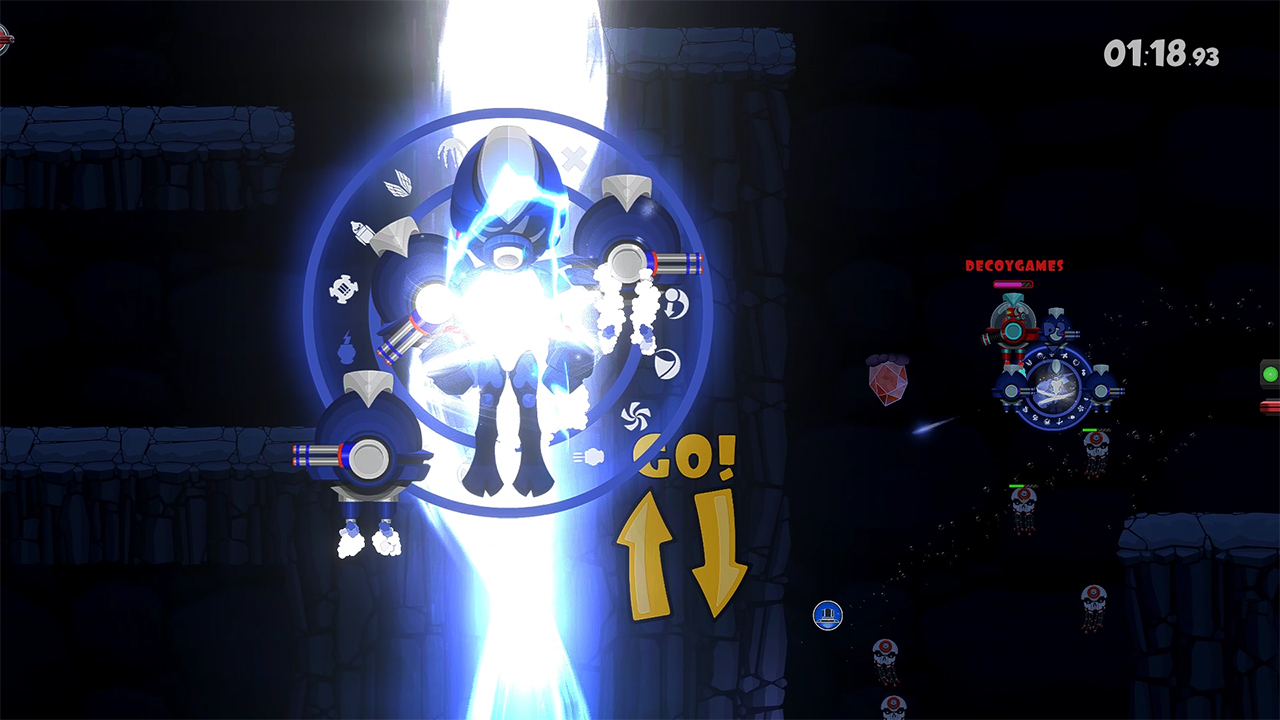The width and height of the screenshot is (1280, 720).
Task: Click DECOYGAMES' magenta health bar
Action: 1012,283
